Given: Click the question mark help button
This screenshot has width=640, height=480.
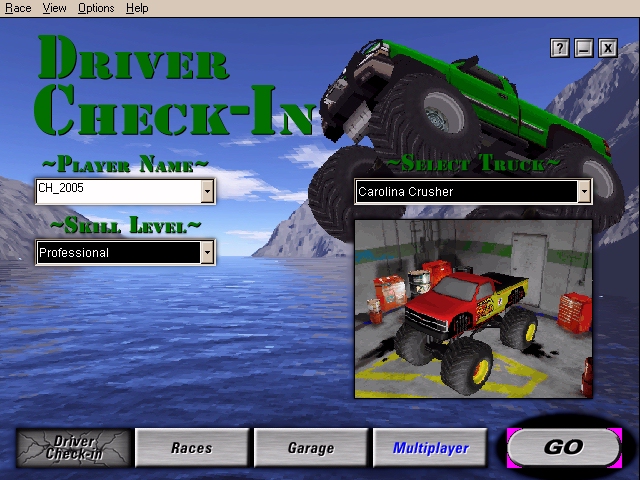Looking at the screenshot, I should 559,47.
